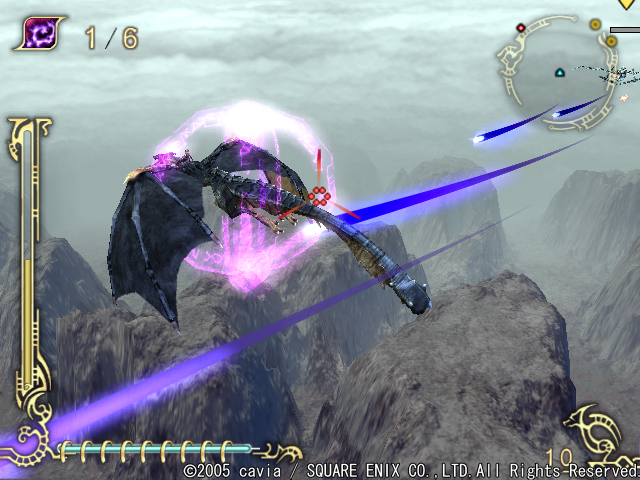
Task: Click the purple swirl magic icon
Action: [x=38, y=34]
